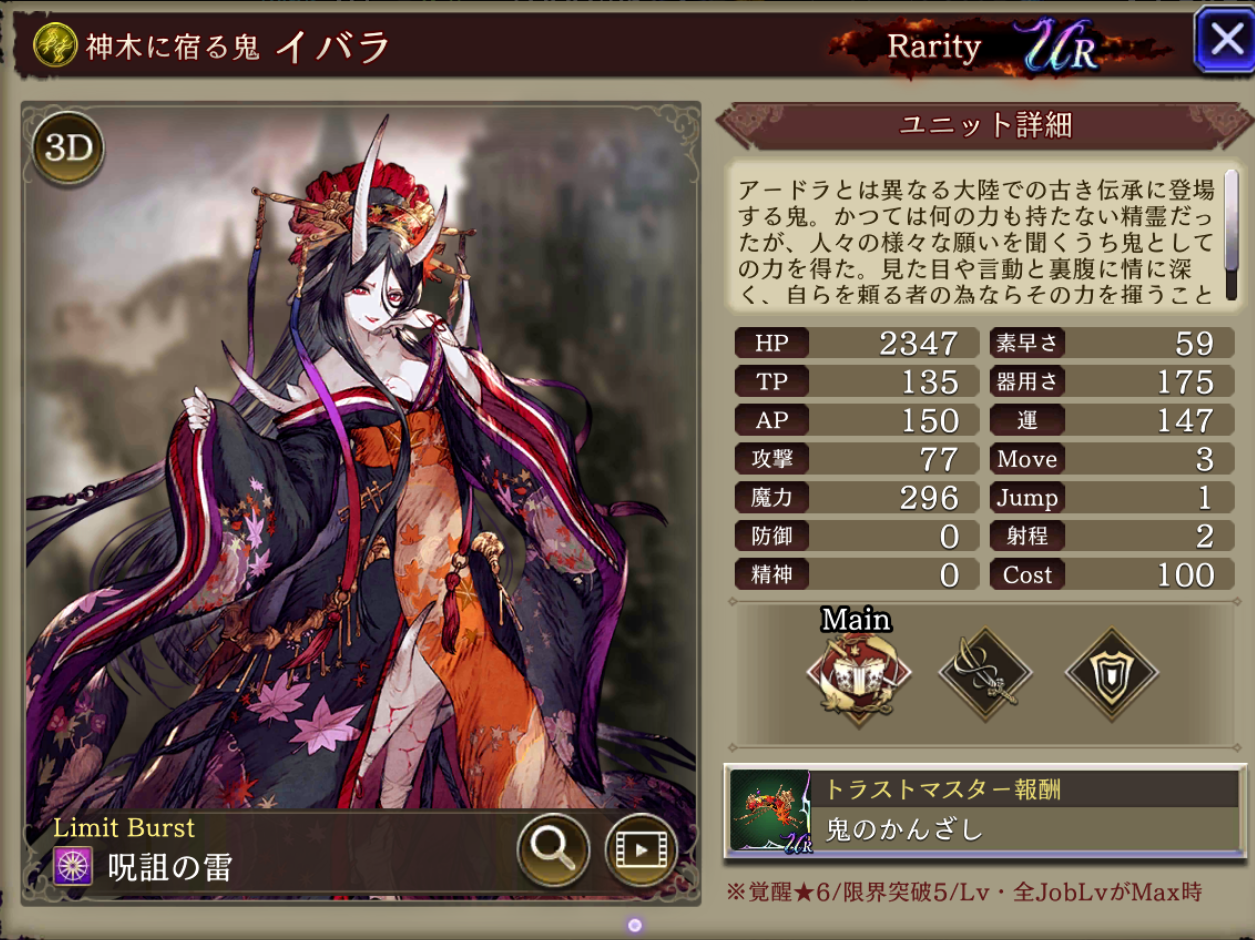Screen dimensions: 1255x940
Task: Play the Limit Burst video preview
Action: (x=640, y=849)
